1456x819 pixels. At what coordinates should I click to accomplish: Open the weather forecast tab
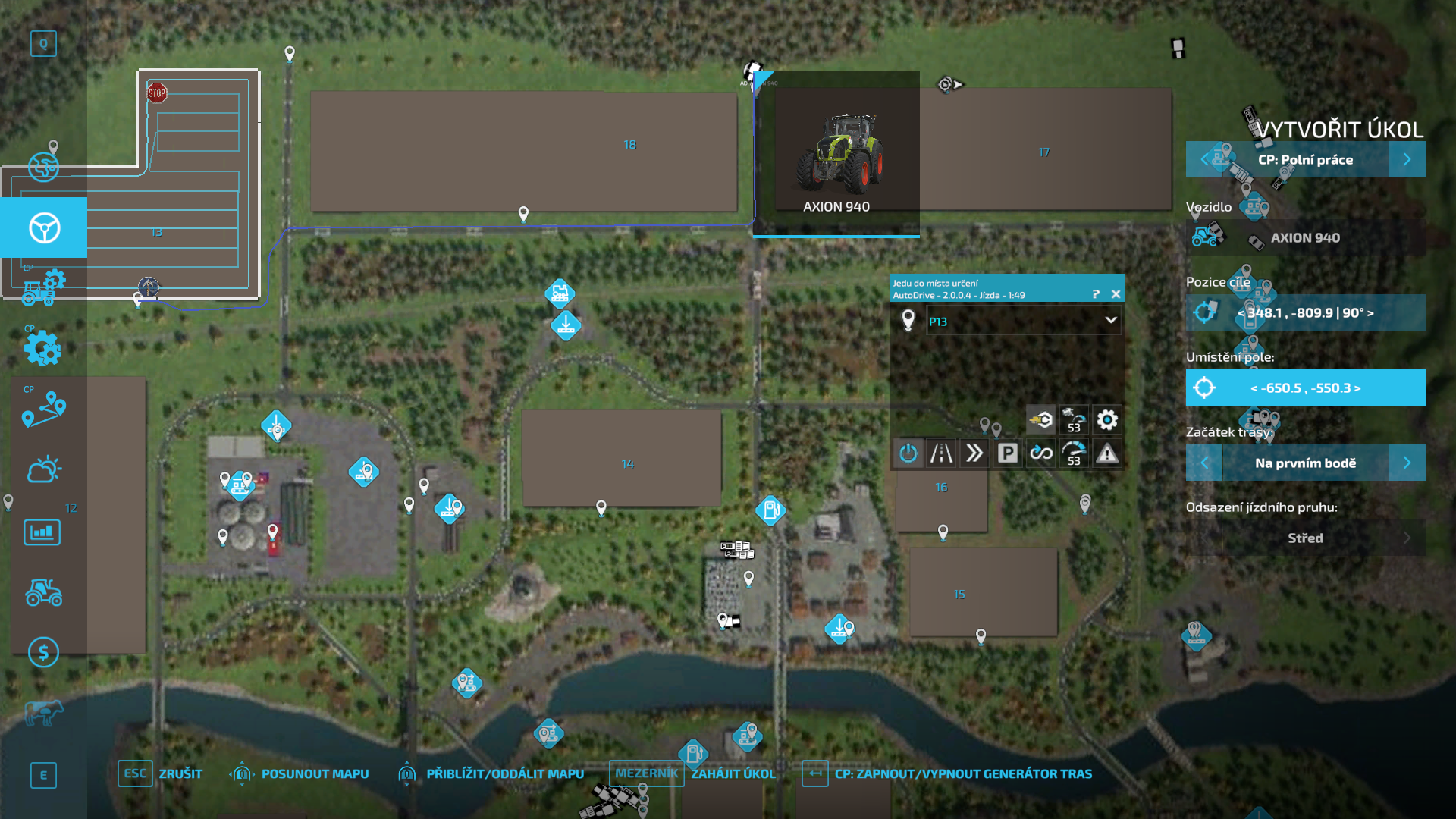pyautogui.click(x=43, y=469)
